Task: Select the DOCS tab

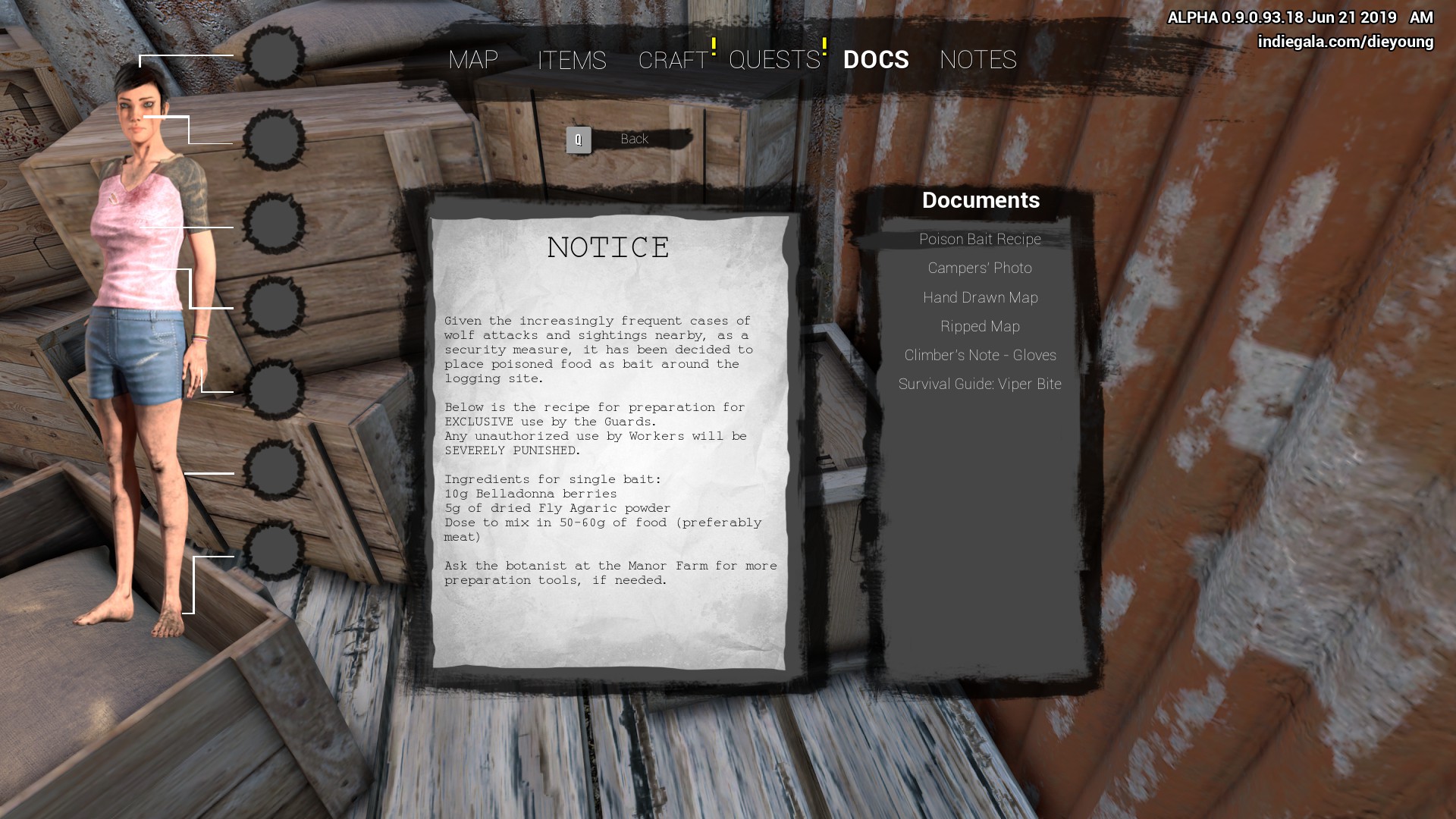Action: (876, 60)
